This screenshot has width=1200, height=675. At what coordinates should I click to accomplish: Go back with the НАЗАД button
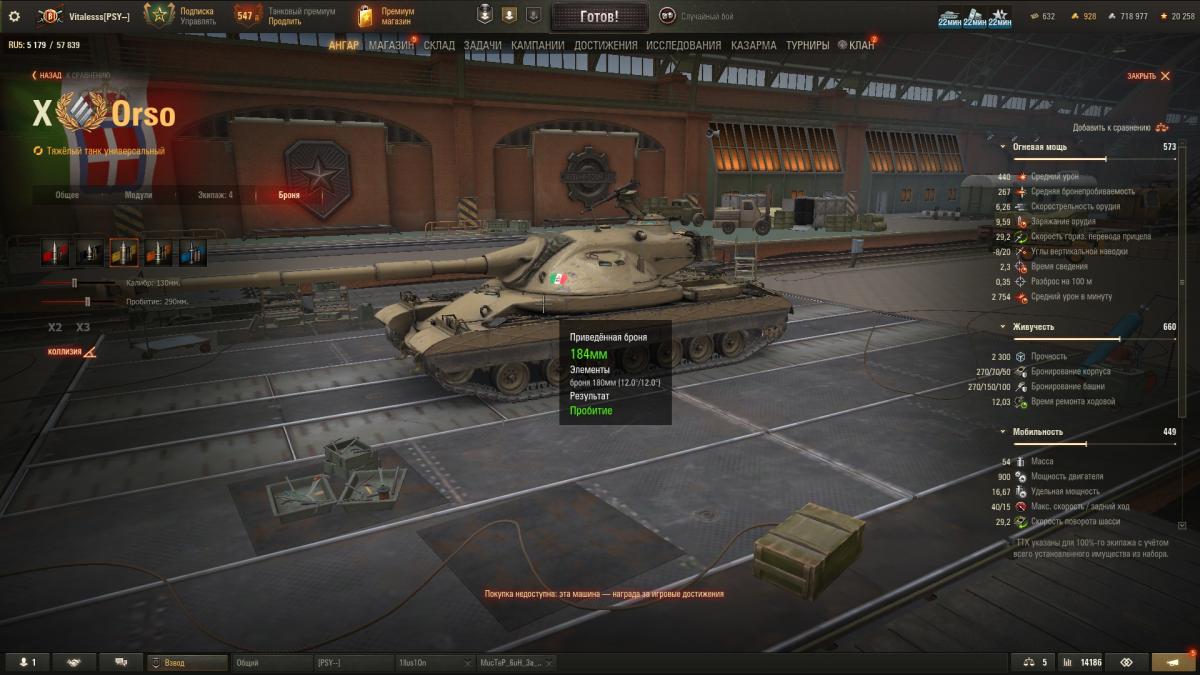click(x=47, y=75)
